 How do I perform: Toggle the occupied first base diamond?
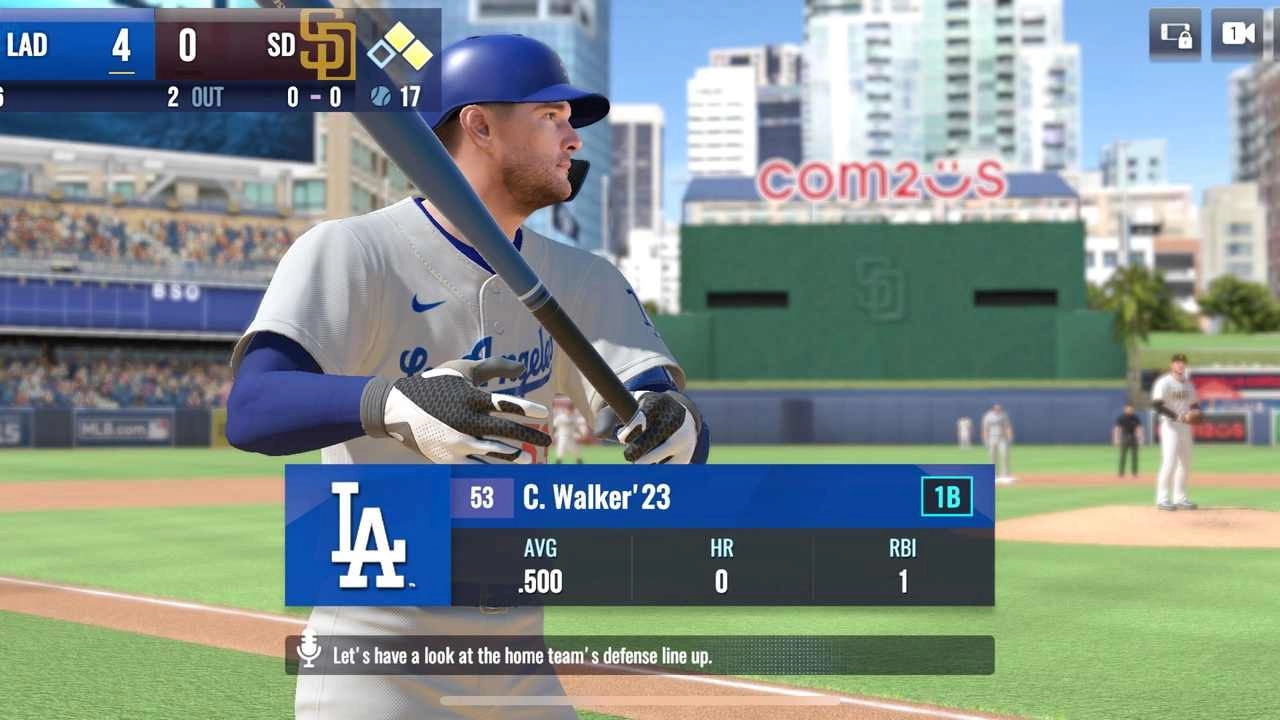click(x=418, y=57)
